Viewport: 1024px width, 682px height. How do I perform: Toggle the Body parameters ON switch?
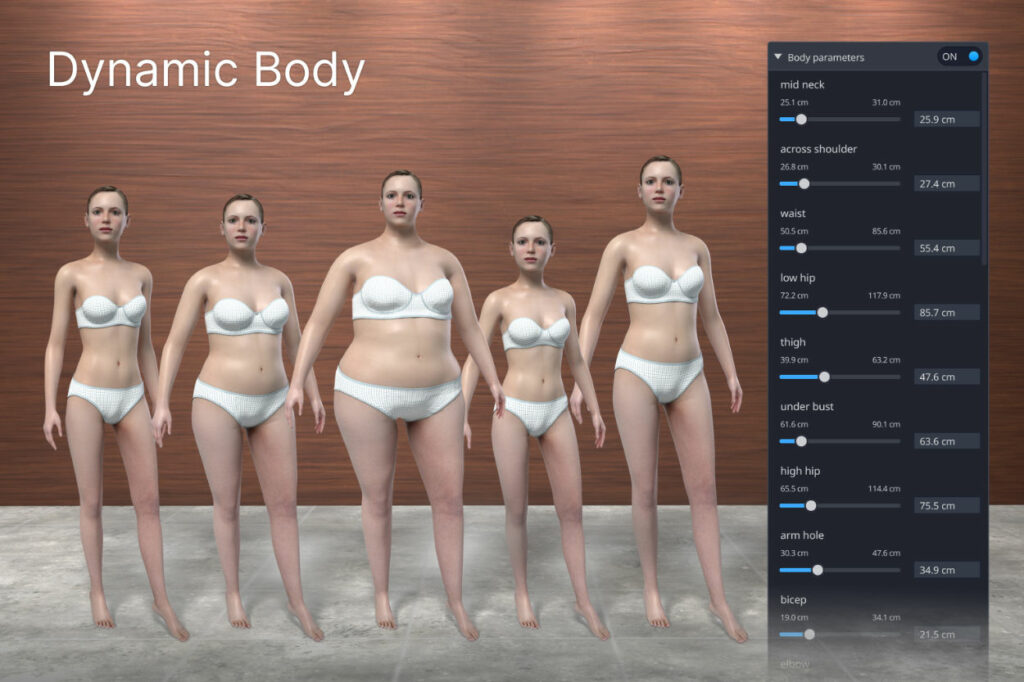[961, 57]
